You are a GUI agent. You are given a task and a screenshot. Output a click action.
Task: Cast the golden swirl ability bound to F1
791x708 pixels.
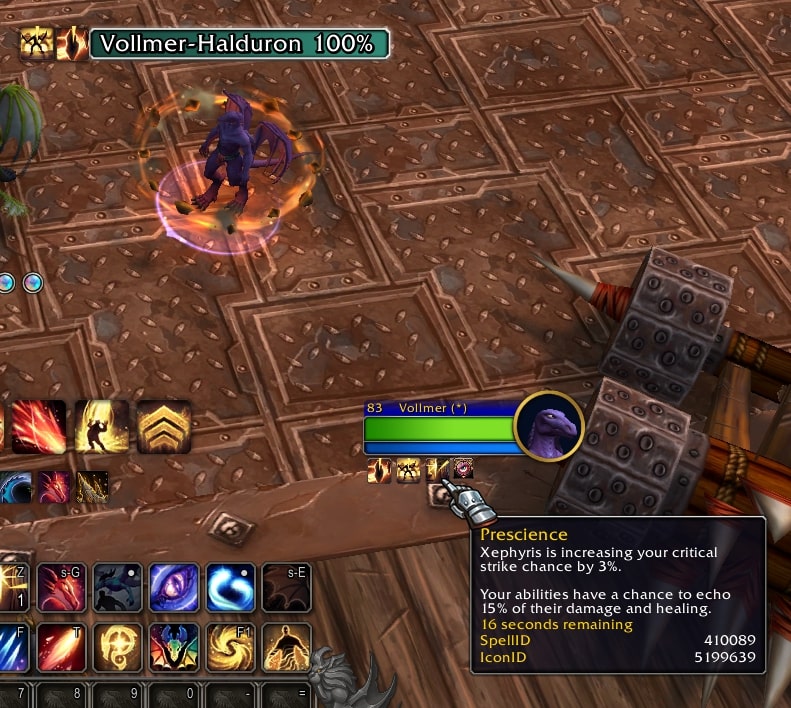coord(230,647)
